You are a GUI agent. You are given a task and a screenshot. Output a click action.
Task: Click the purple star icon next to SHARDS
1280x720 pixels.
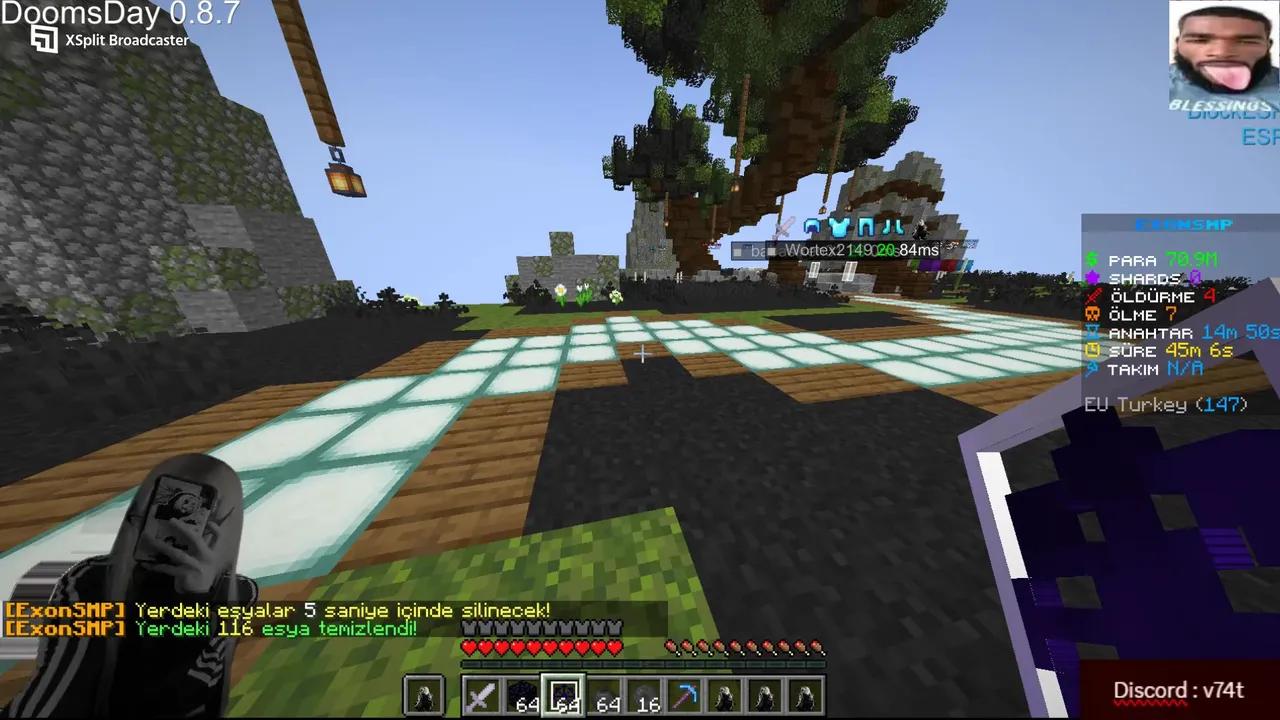[x=1092, y=279]
